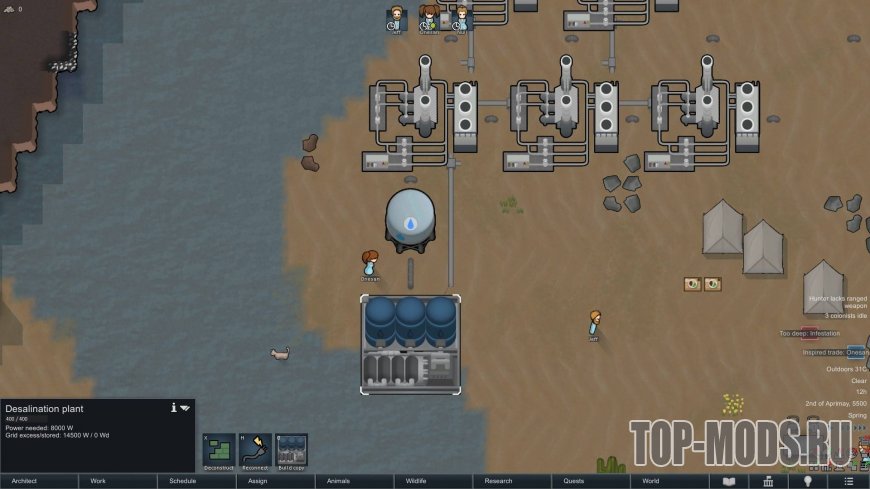The image size is (870, 489).
Task: Open the desalination plant info card
Action: click(173, 408)
